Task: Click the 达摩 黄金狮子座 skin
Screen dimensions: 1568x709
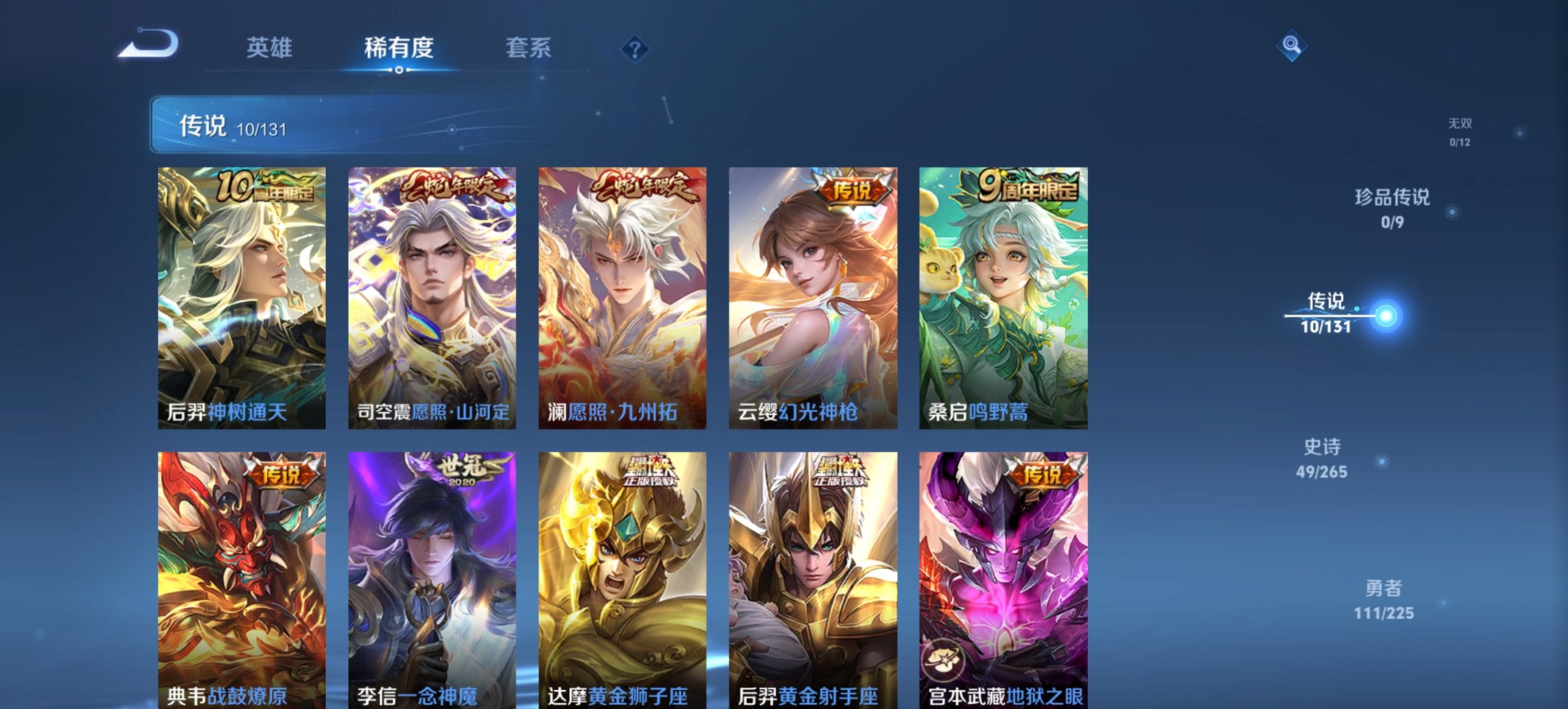Action: click(620, 574)
